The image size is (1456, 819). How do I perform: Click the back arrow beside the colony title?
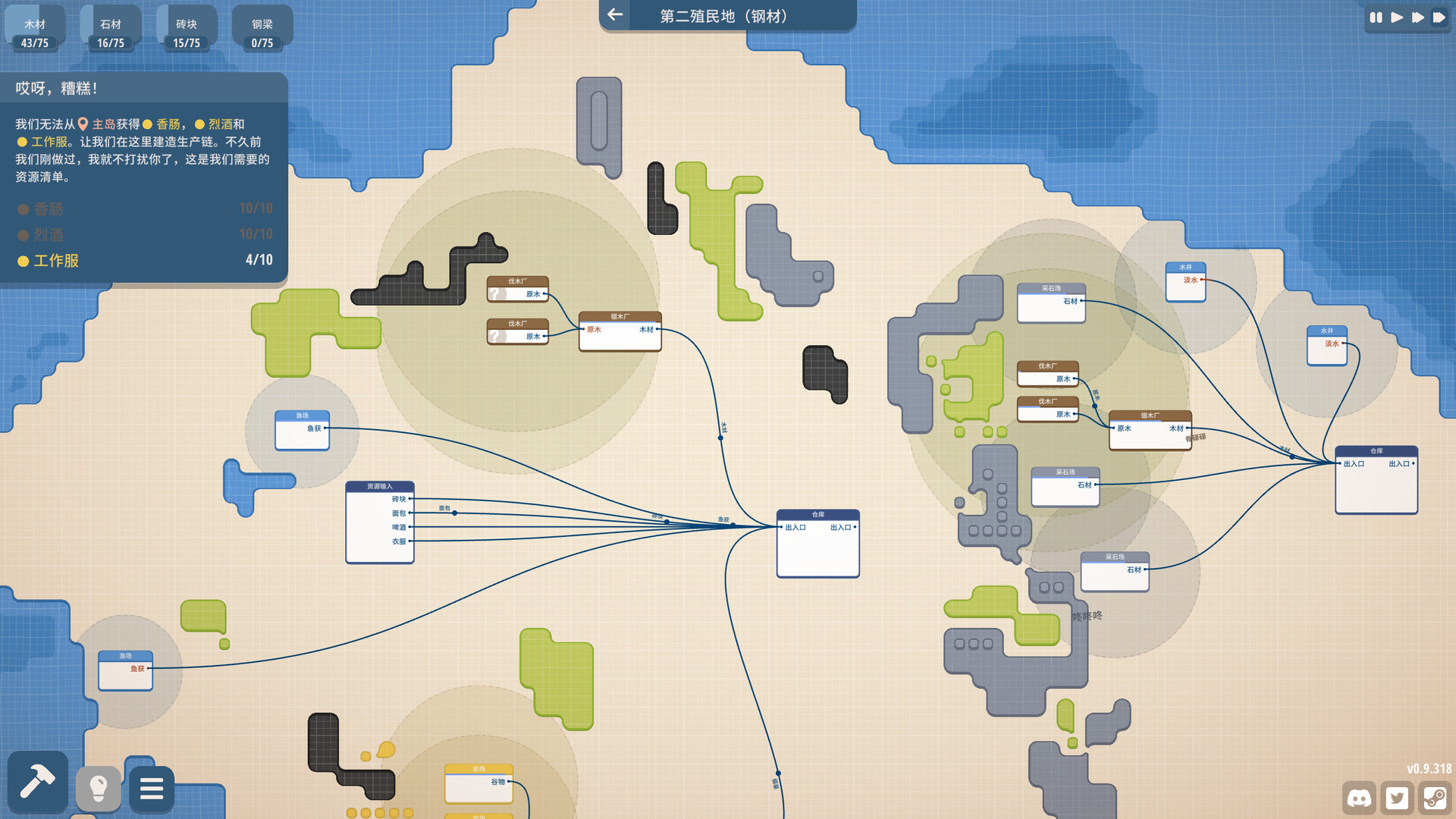click(614, 15)
